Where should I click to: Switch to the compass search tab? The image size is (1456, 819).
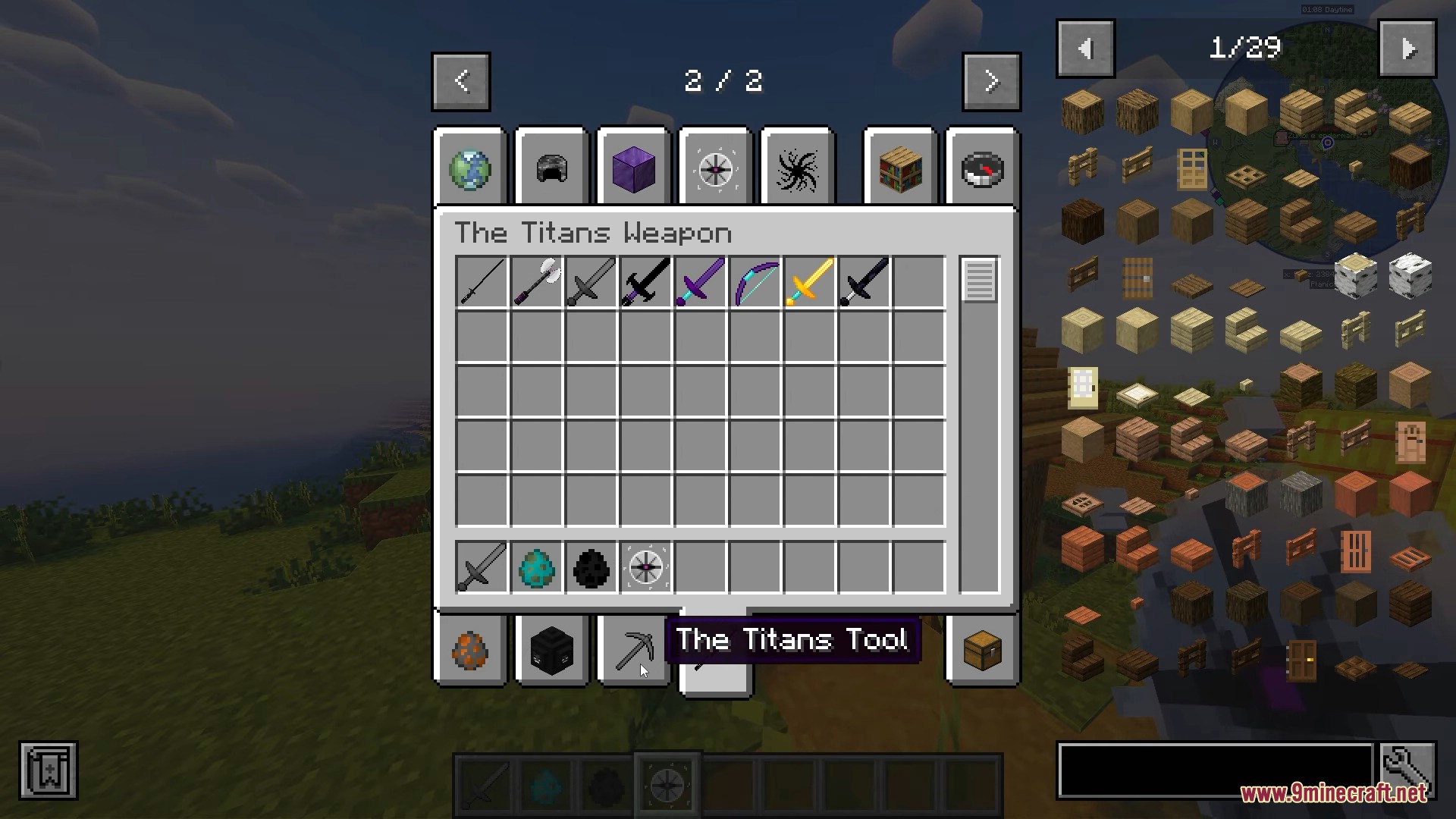(x=982, y=168)
